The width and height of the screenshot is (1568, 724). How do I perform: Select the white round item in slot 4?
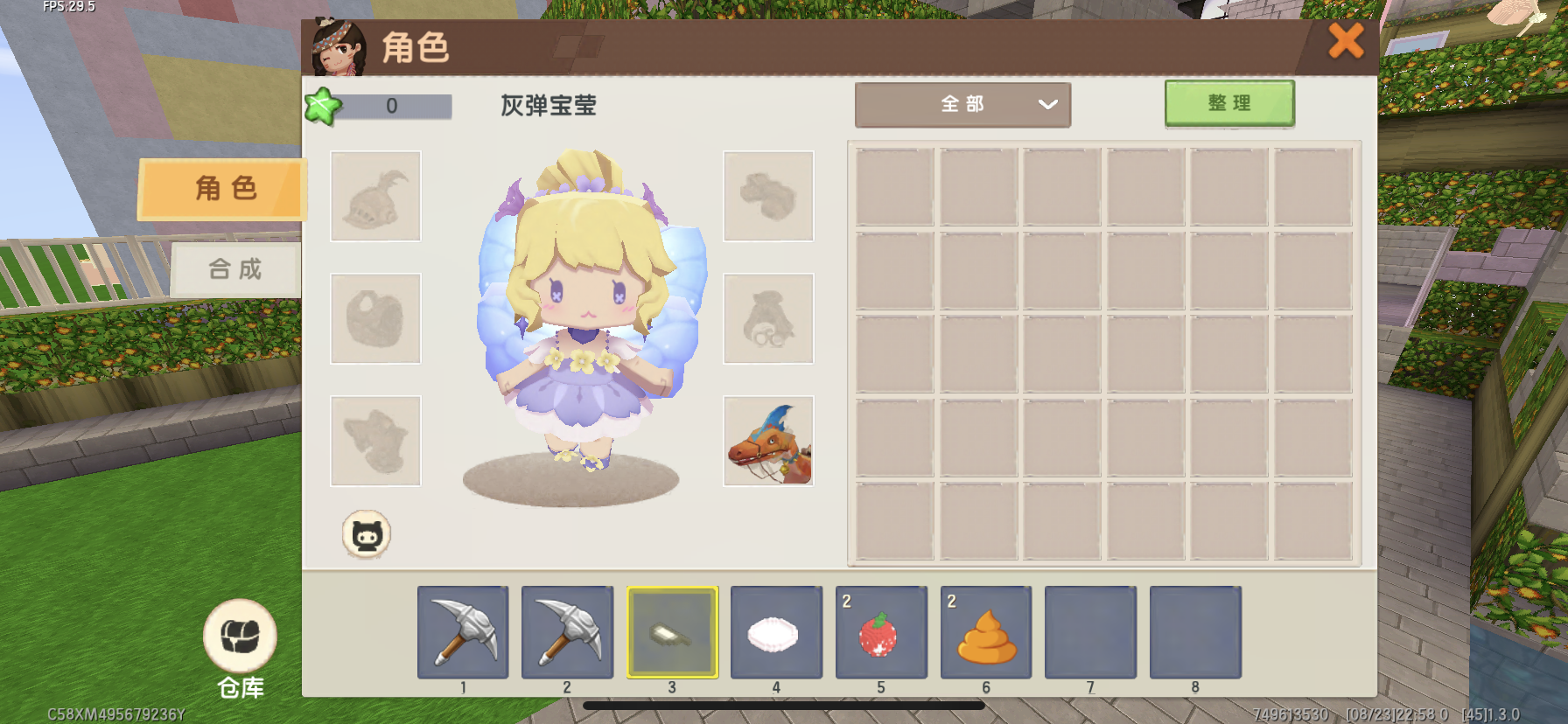(776, 632)
